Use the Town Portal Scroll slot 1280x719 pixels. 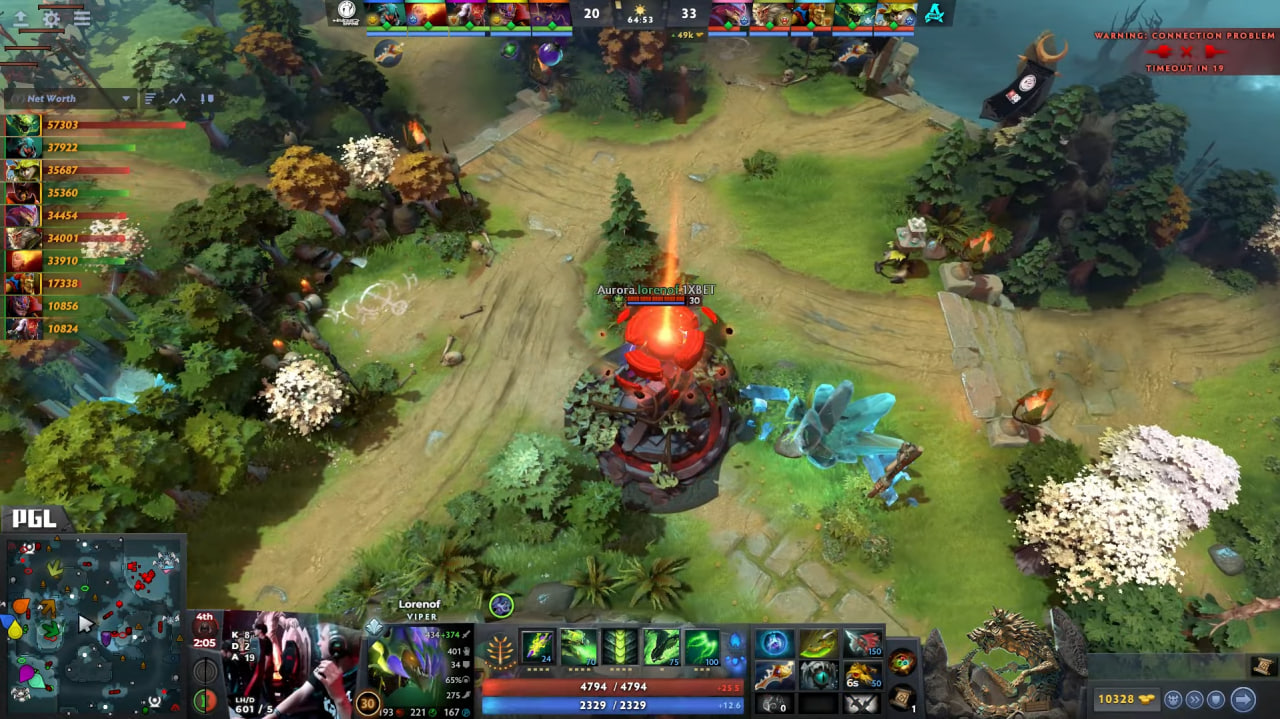(x=904, y=697)
